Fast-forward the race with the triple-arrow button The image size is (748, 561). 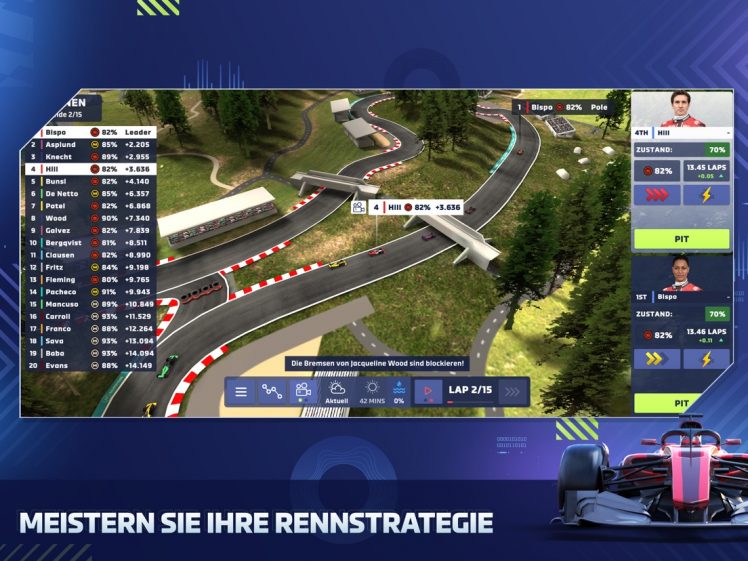pos(512,392)
